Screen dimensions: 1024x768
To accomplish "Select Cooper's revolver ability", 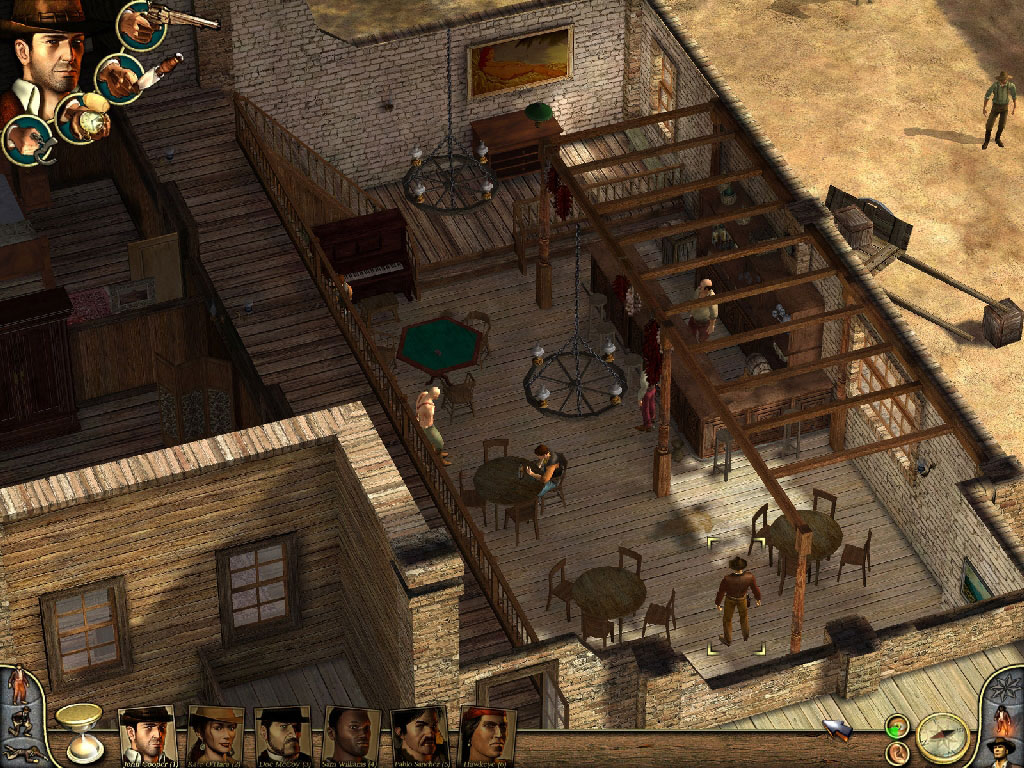I will pyautogui.click(x=142, y=23).
